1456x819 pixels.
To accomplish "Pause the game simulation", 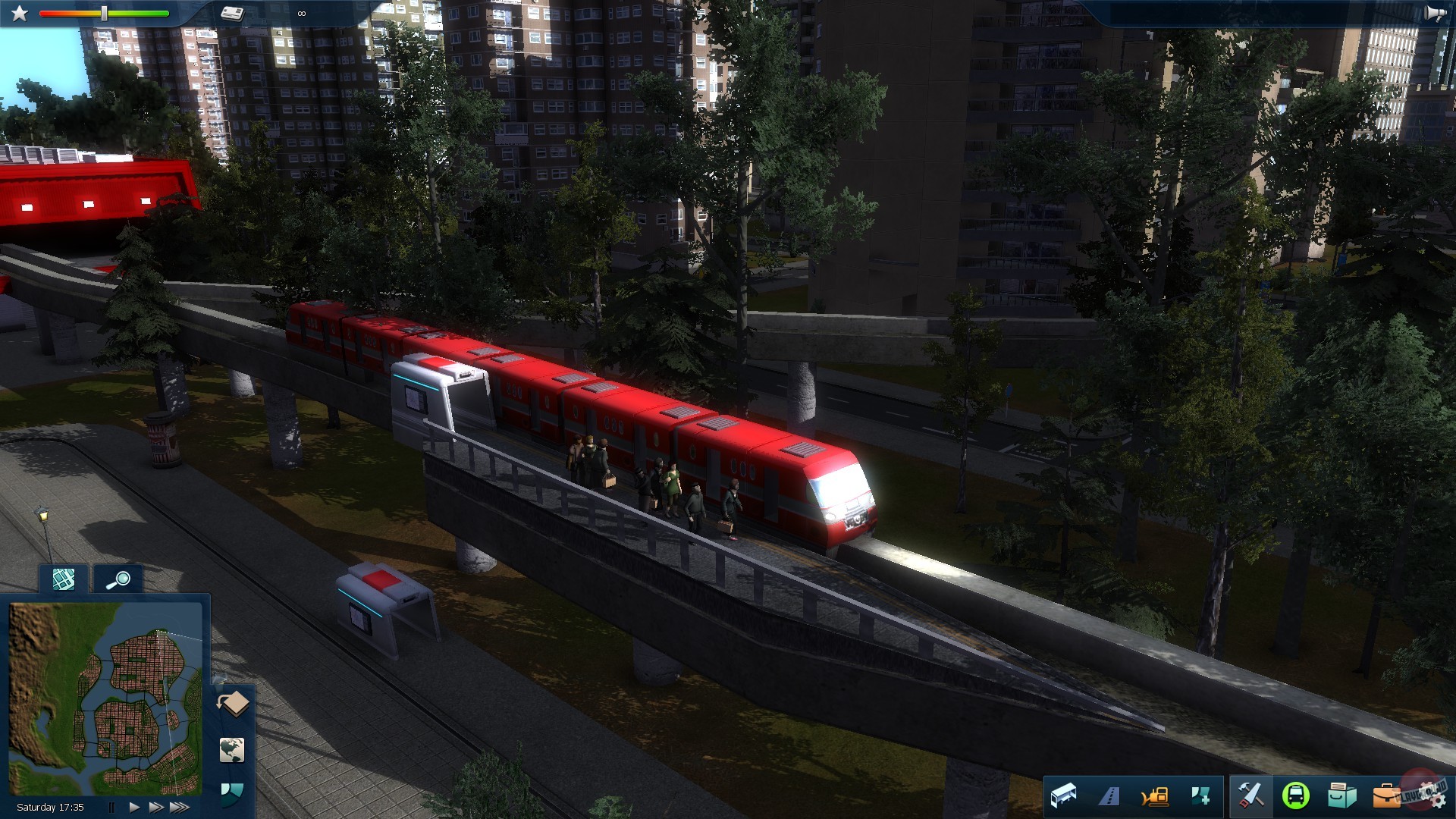I will 111,805.
